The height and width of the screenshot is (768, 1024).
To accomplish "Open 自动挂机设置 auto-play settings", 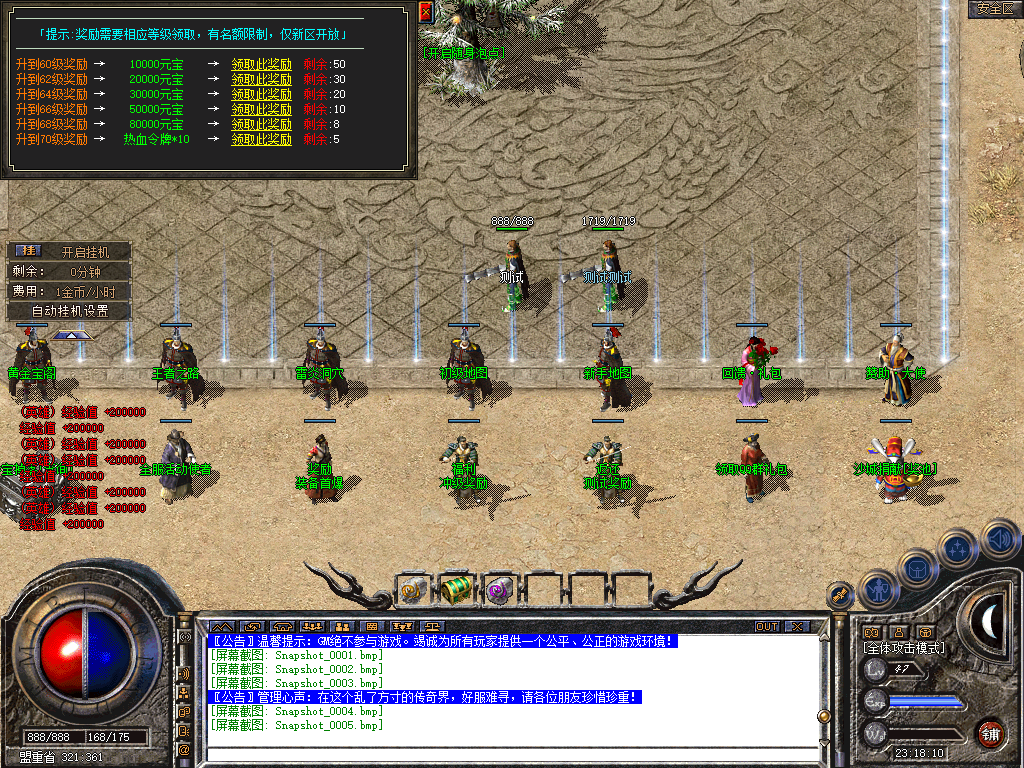I will coord(69,311).
